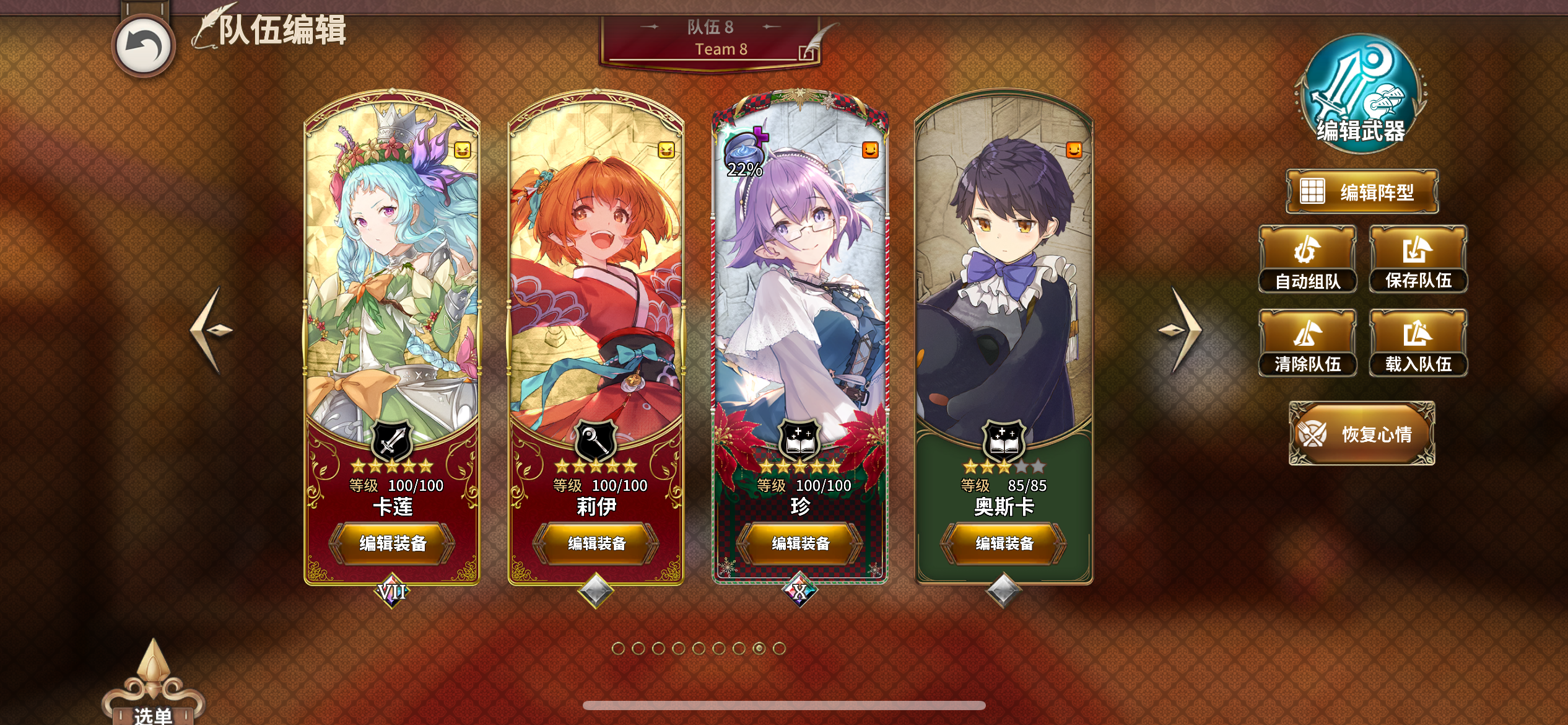Toggle the mood emoji on 奥斯卡's card
Screen dimensions: 1568x725
point(1074,149)
